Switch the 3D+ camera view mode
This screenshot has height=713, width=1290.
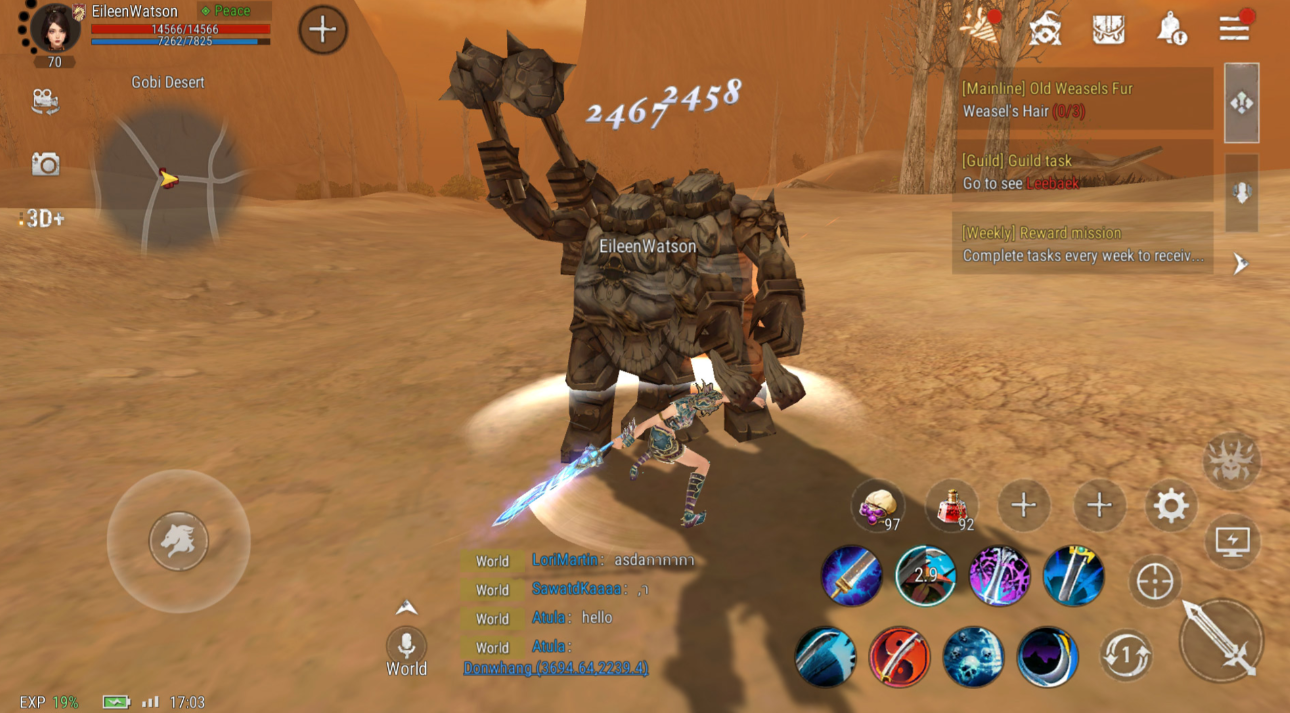43,219
